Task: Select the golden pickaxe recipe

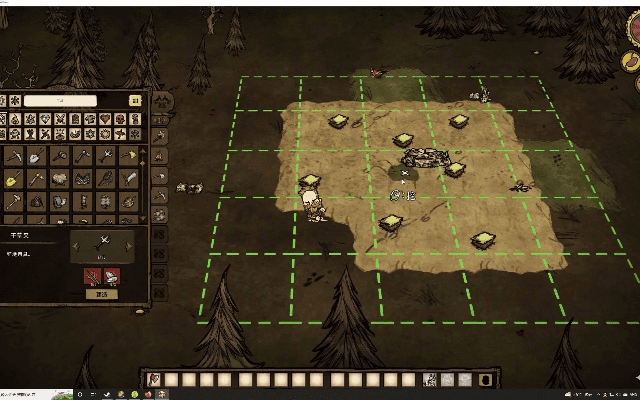Action: [36, 178]
